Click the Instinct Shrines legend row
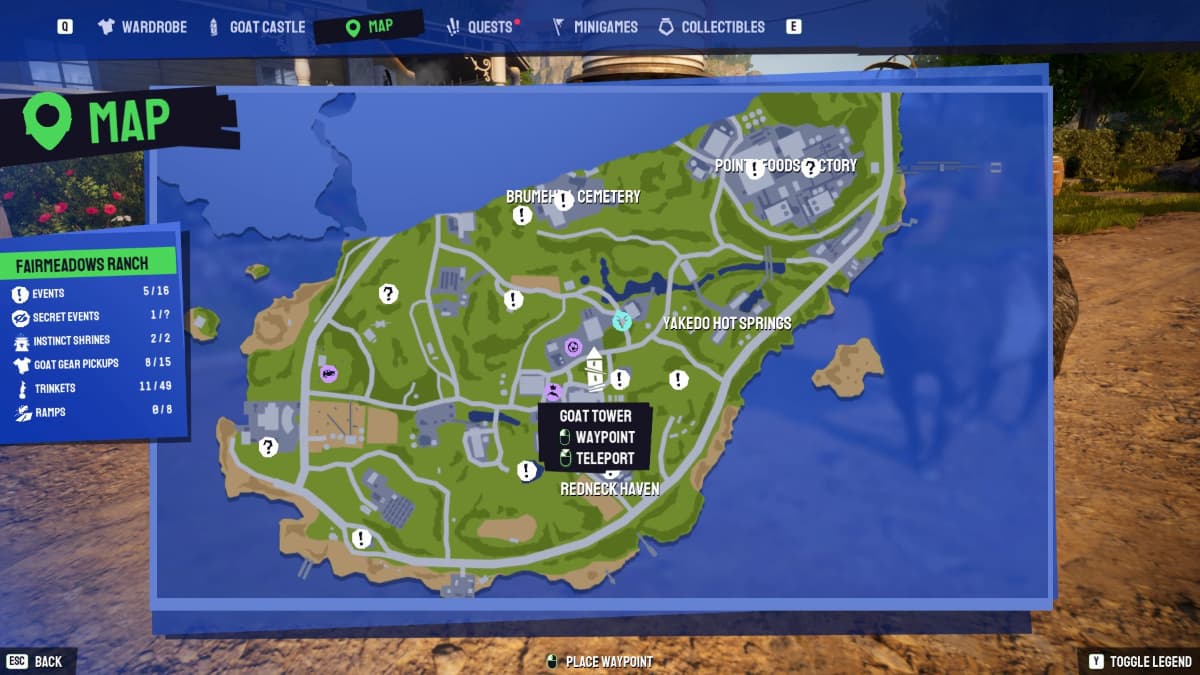This screenshot has width=1200, height=675. [92, 340]
